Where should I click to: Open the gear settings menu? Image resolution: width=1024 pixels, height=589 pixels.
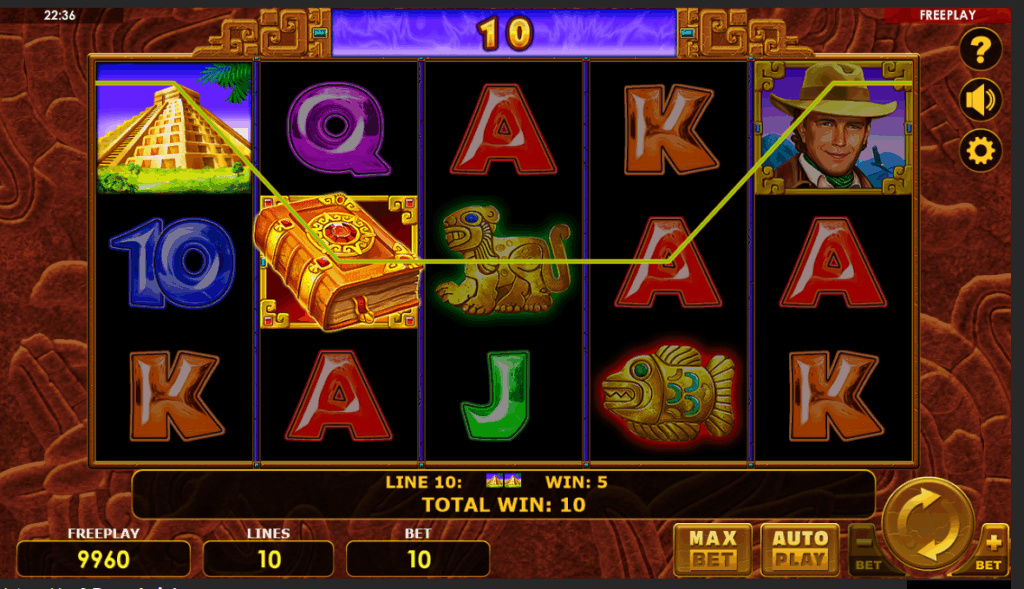980,151
